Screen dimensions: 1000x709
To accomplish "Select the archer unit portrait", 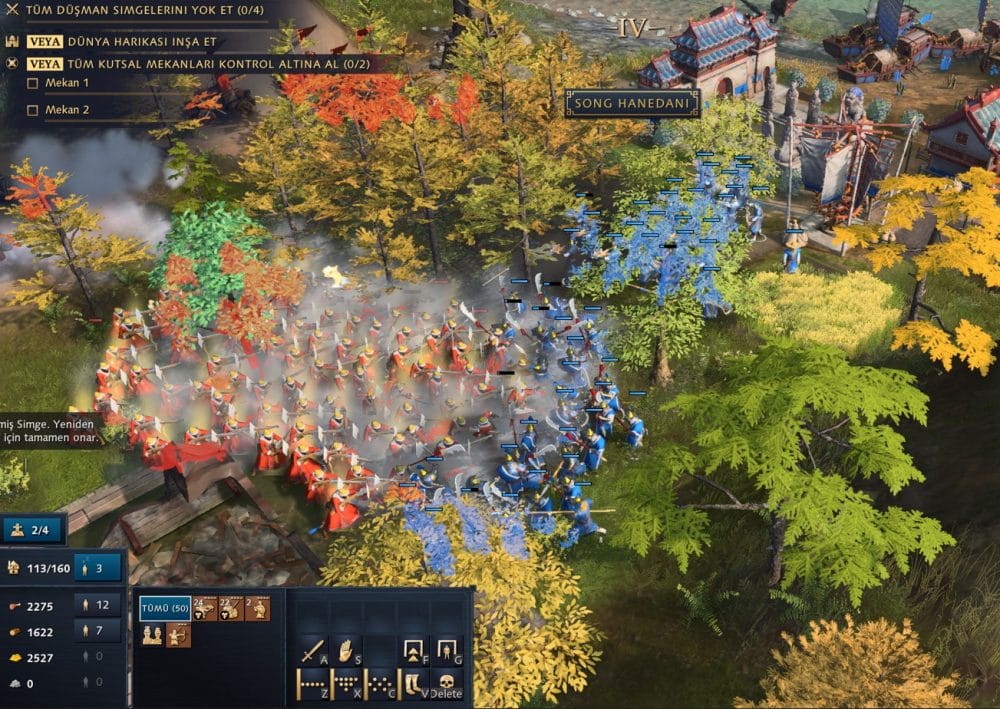I will point(179,635).
